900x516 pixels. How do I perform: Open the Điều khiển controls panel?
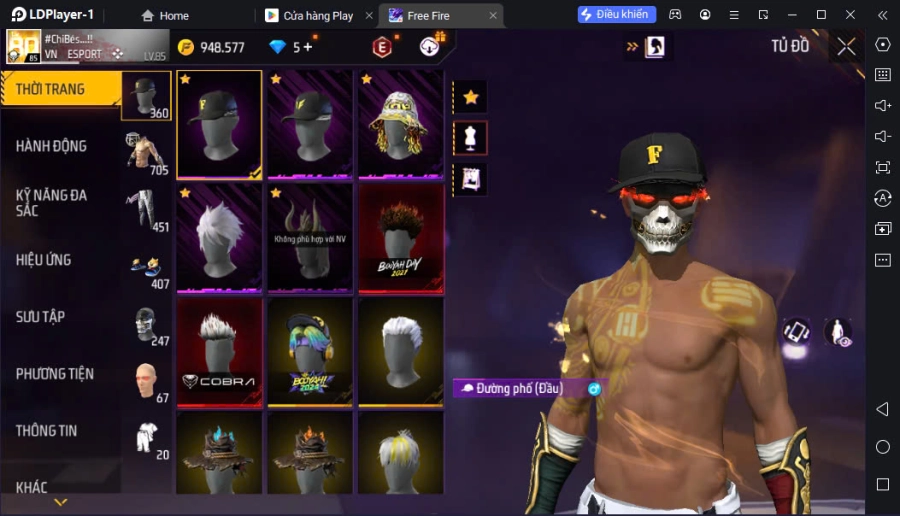[x=617, y=15]
